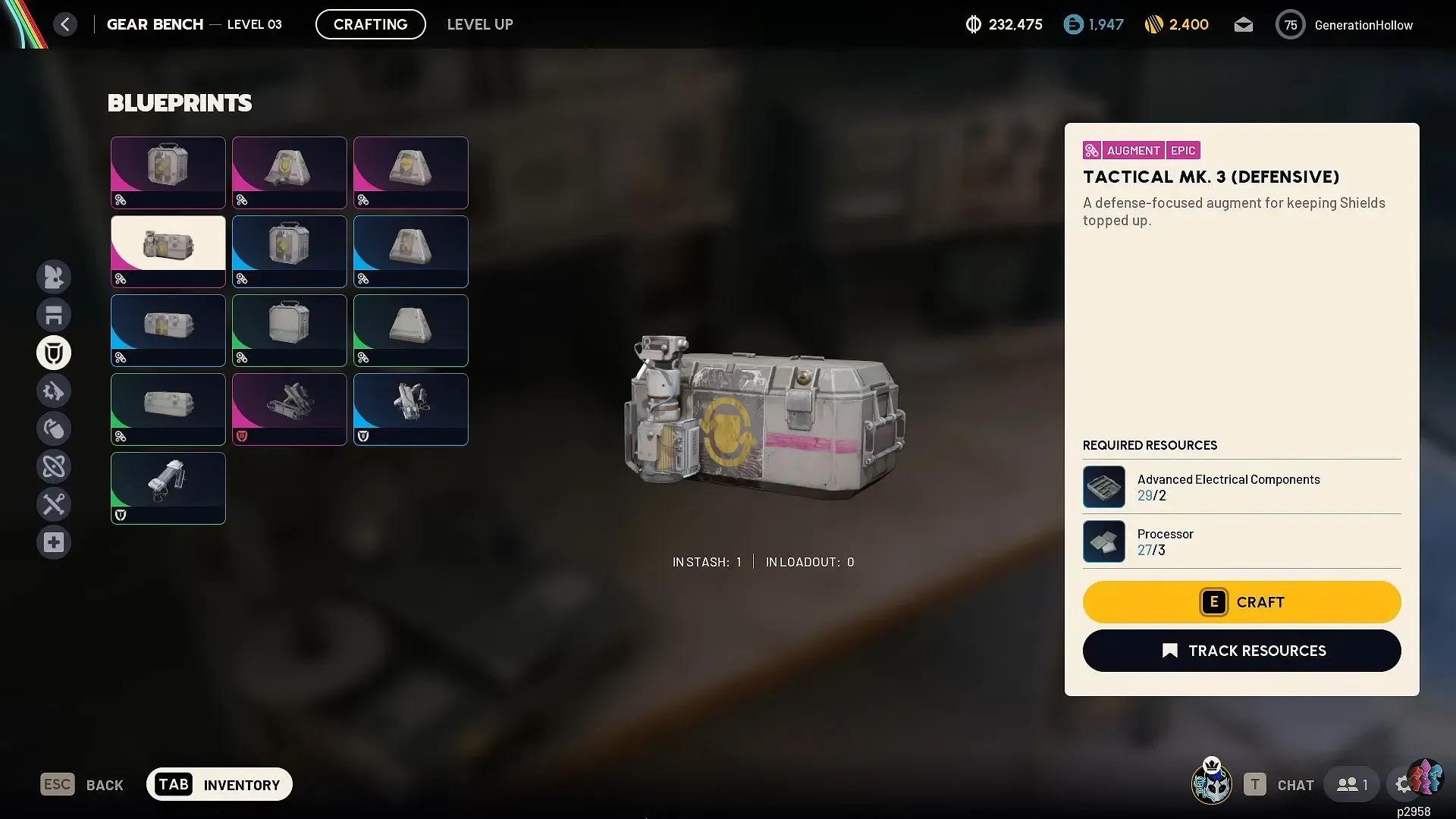Select the plus-shaped category icon at sidebar bottom
Viewport: 1456px width, 819px height.
point(54,542)
